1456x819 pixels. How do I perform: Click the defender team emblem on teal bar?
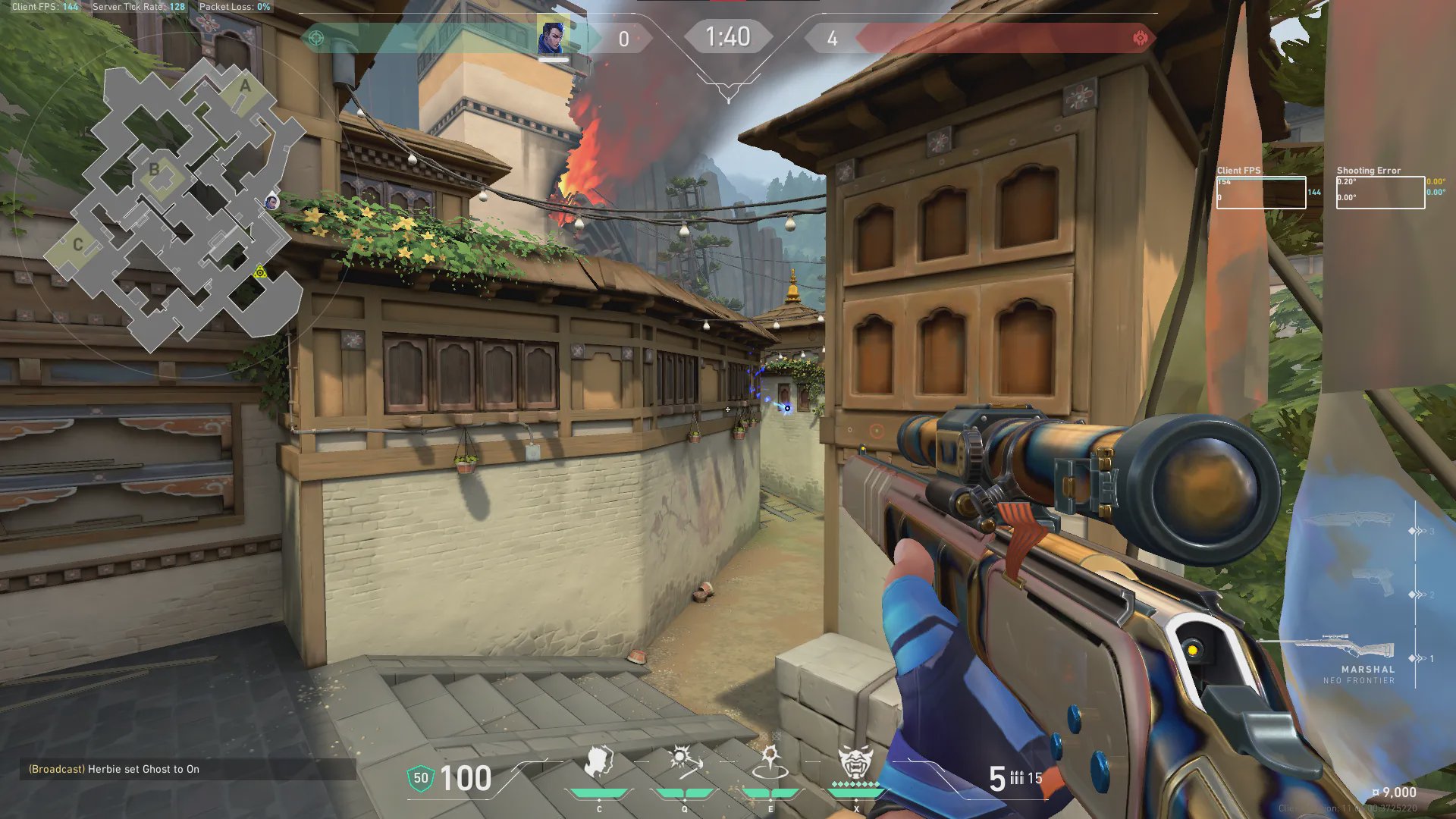pyautogui.click(x=317, y=38)
